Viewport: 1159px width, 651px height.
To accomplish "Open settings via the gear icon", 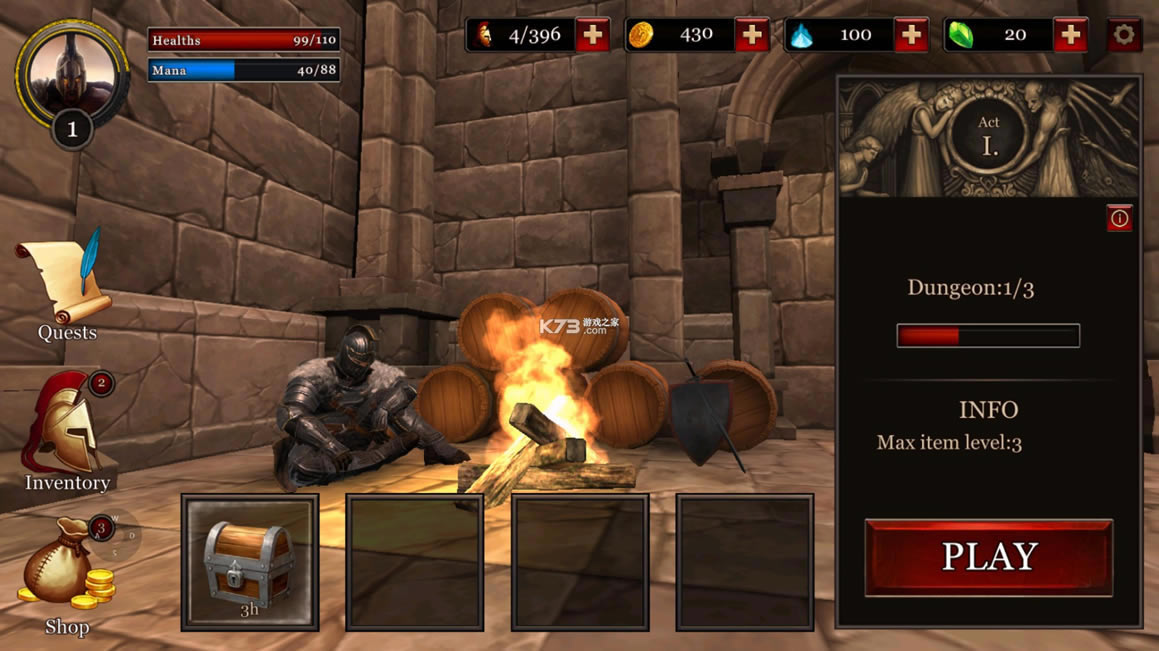I will pos(1124,35).
